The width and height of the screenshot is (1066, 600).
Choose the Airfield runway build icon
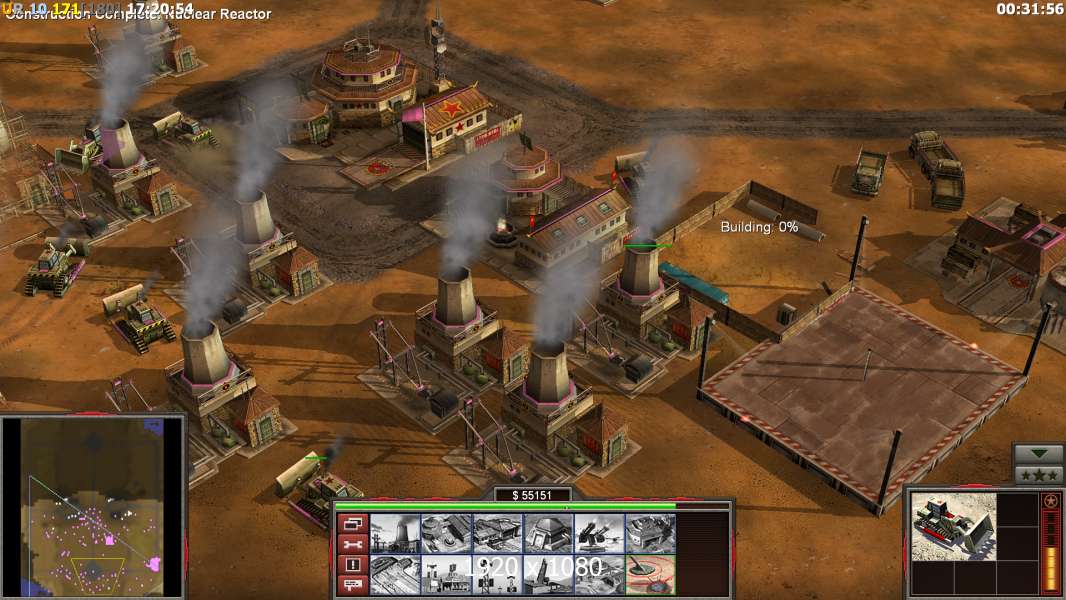(395, 575)
